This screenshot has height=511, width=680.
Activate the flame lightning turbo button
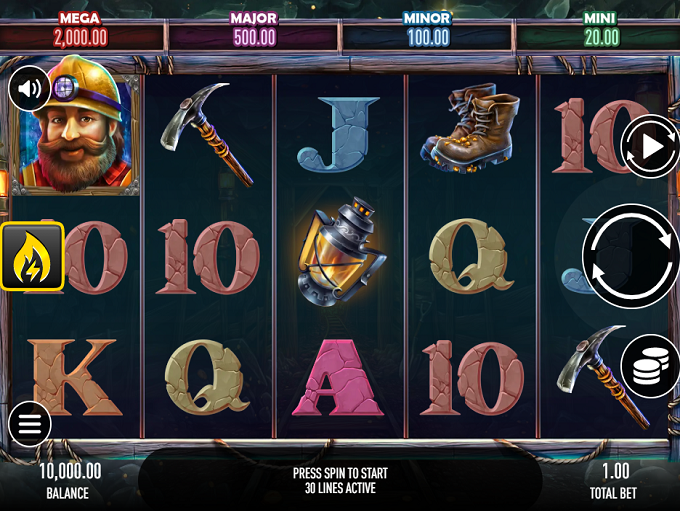[32, 256]
